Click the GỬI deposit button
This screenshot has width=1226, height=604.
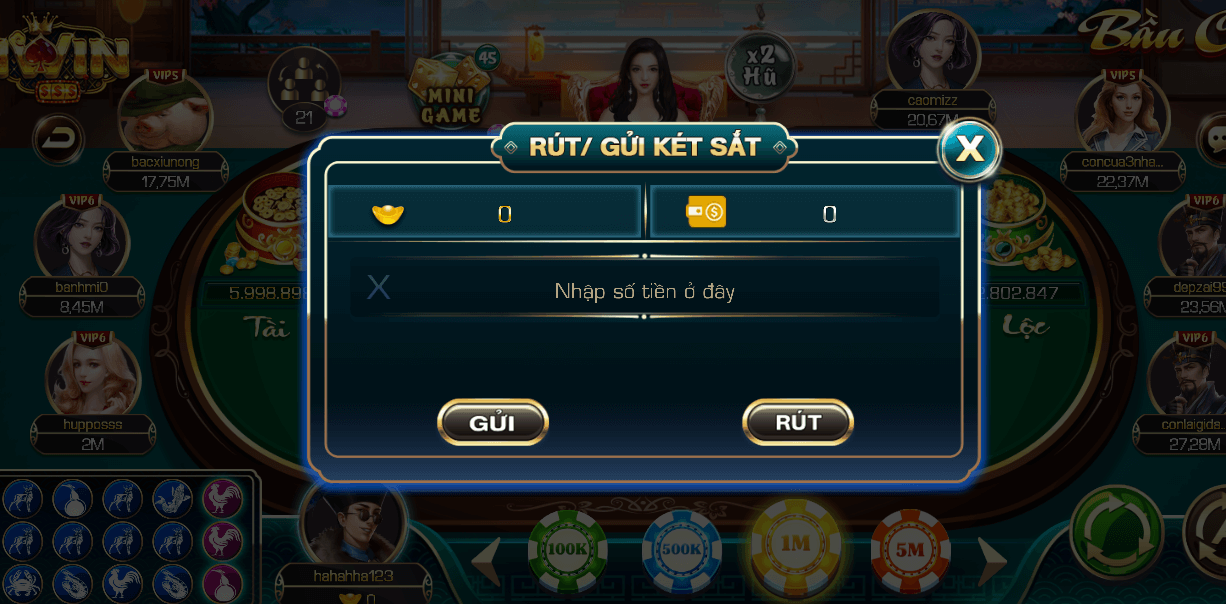click(493, 422)
